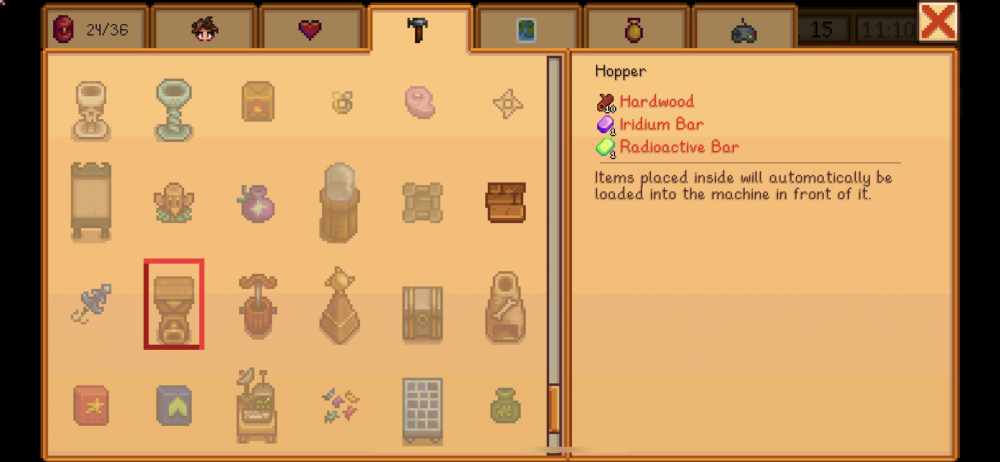Close the menu with the red X

[938, 22]
